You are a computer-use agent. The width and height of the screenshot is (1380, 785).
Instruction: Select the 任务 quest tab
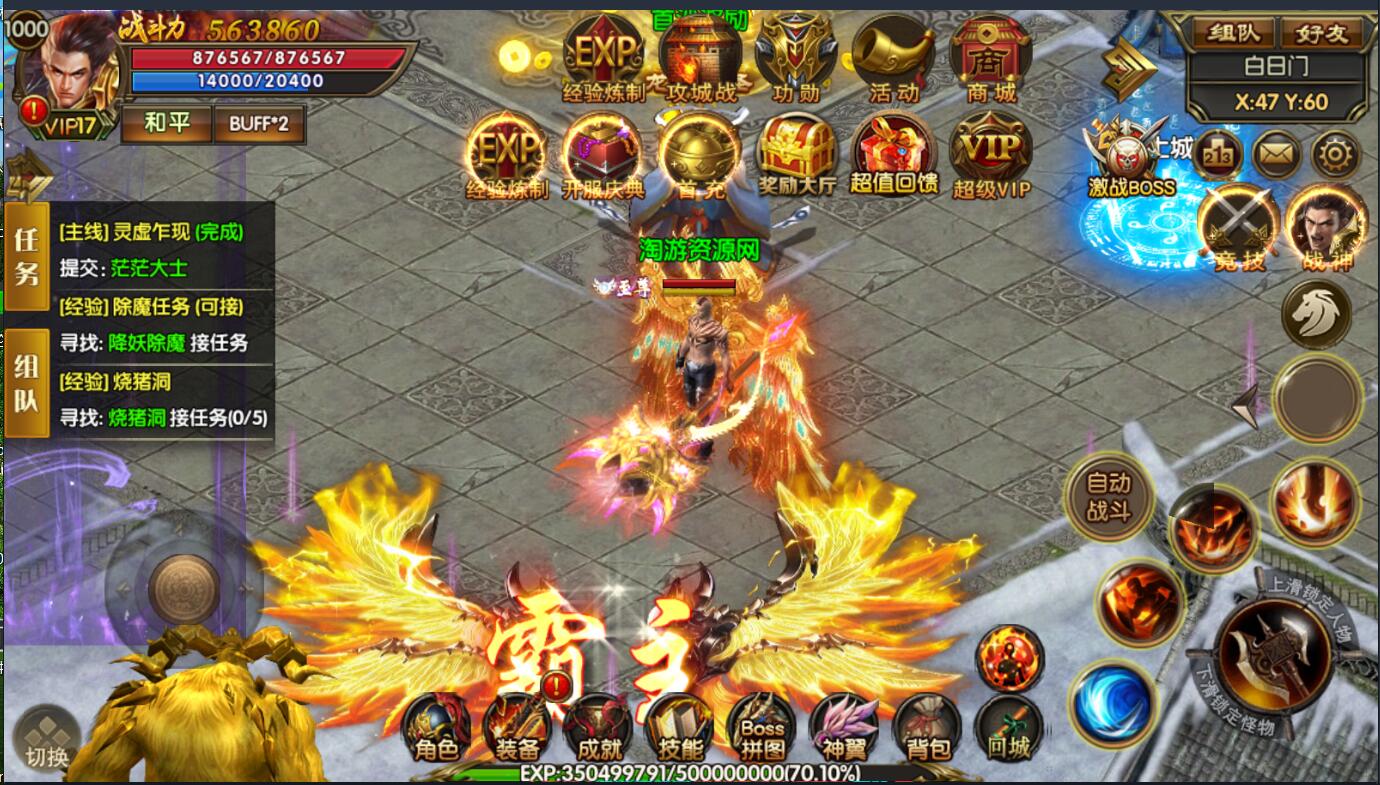26,256
